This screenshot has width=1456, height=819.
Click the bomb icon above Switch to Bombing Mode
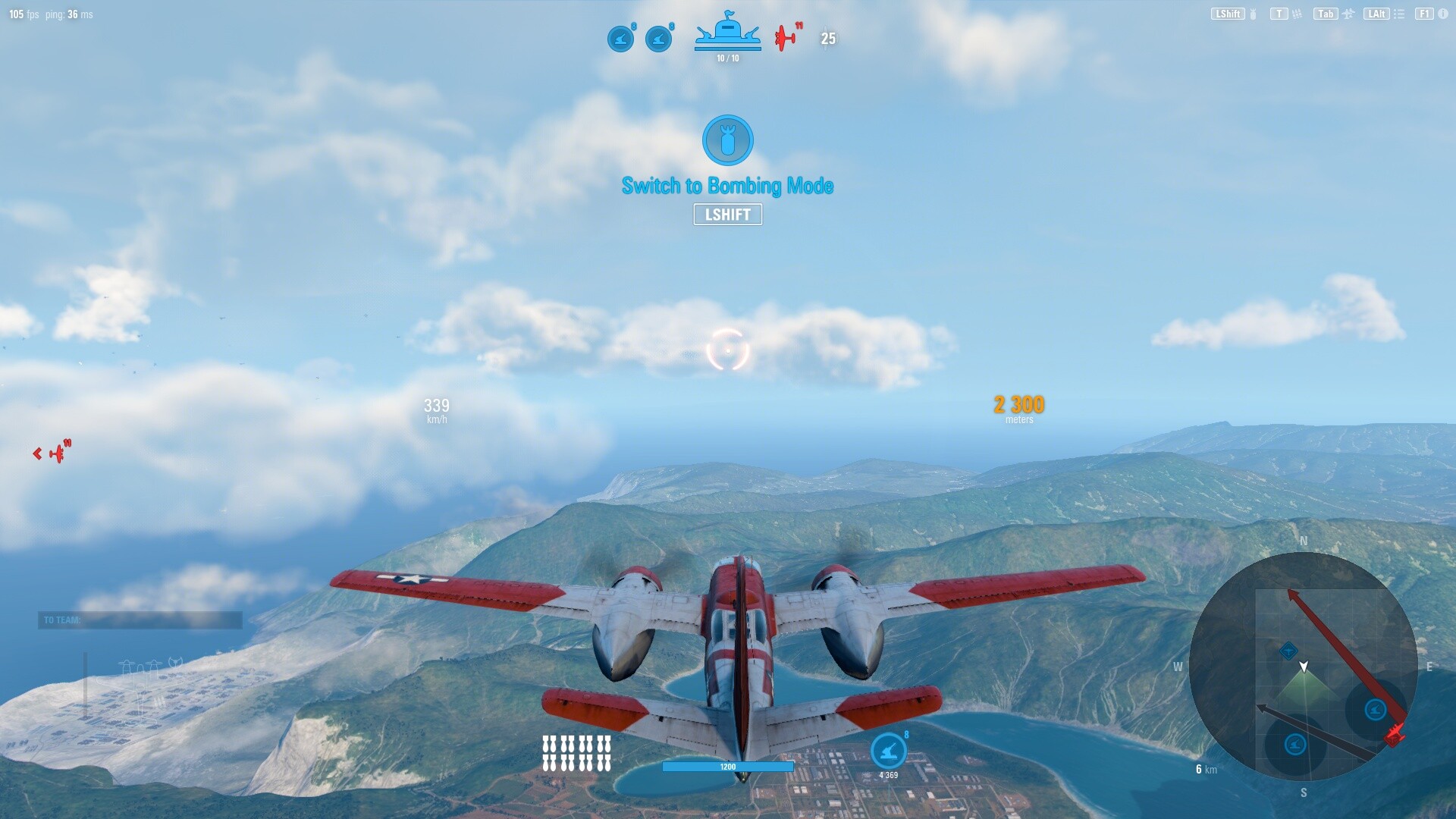pos(727,140)
